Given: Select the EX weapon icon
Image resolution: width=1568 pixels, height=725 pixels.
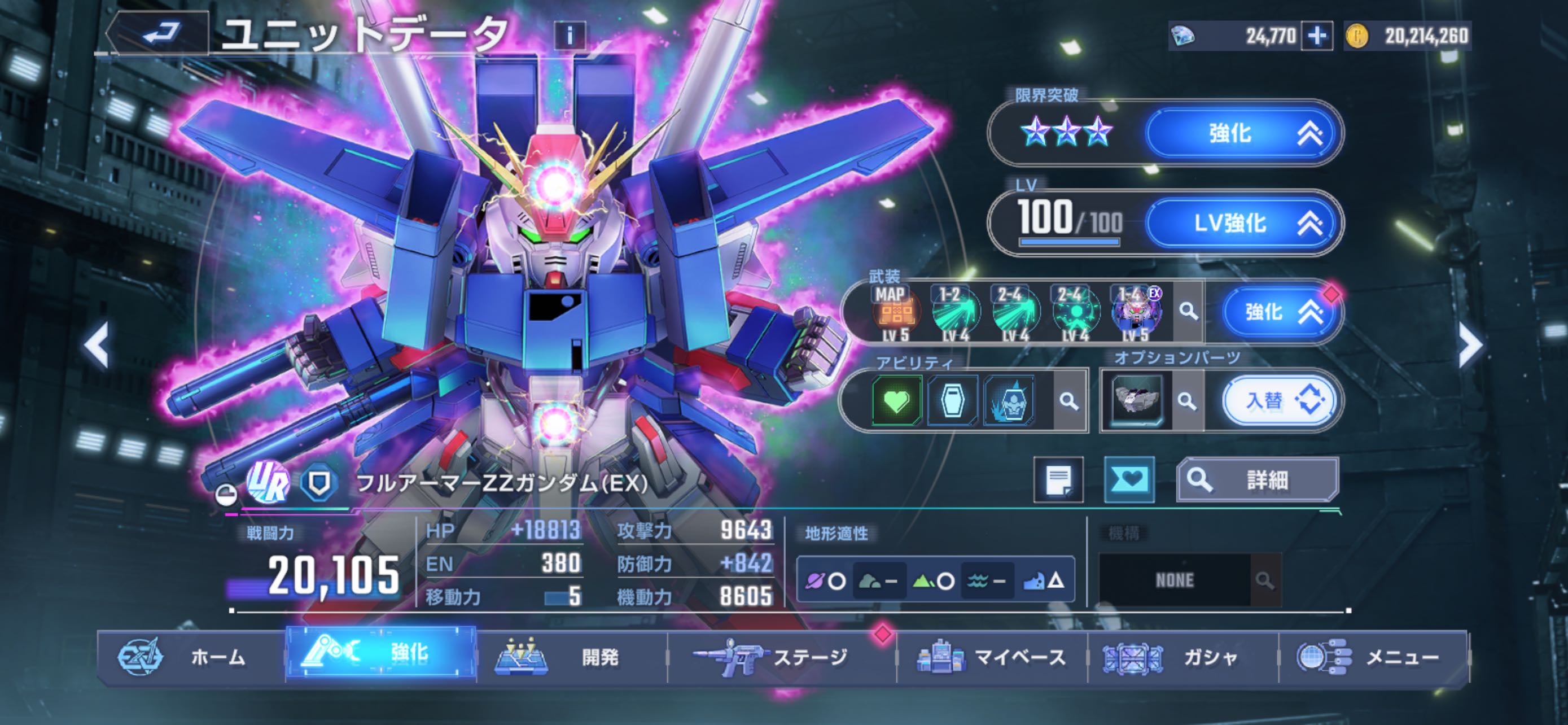Looking at the screenshot, I should click(x=1136, y=312).
